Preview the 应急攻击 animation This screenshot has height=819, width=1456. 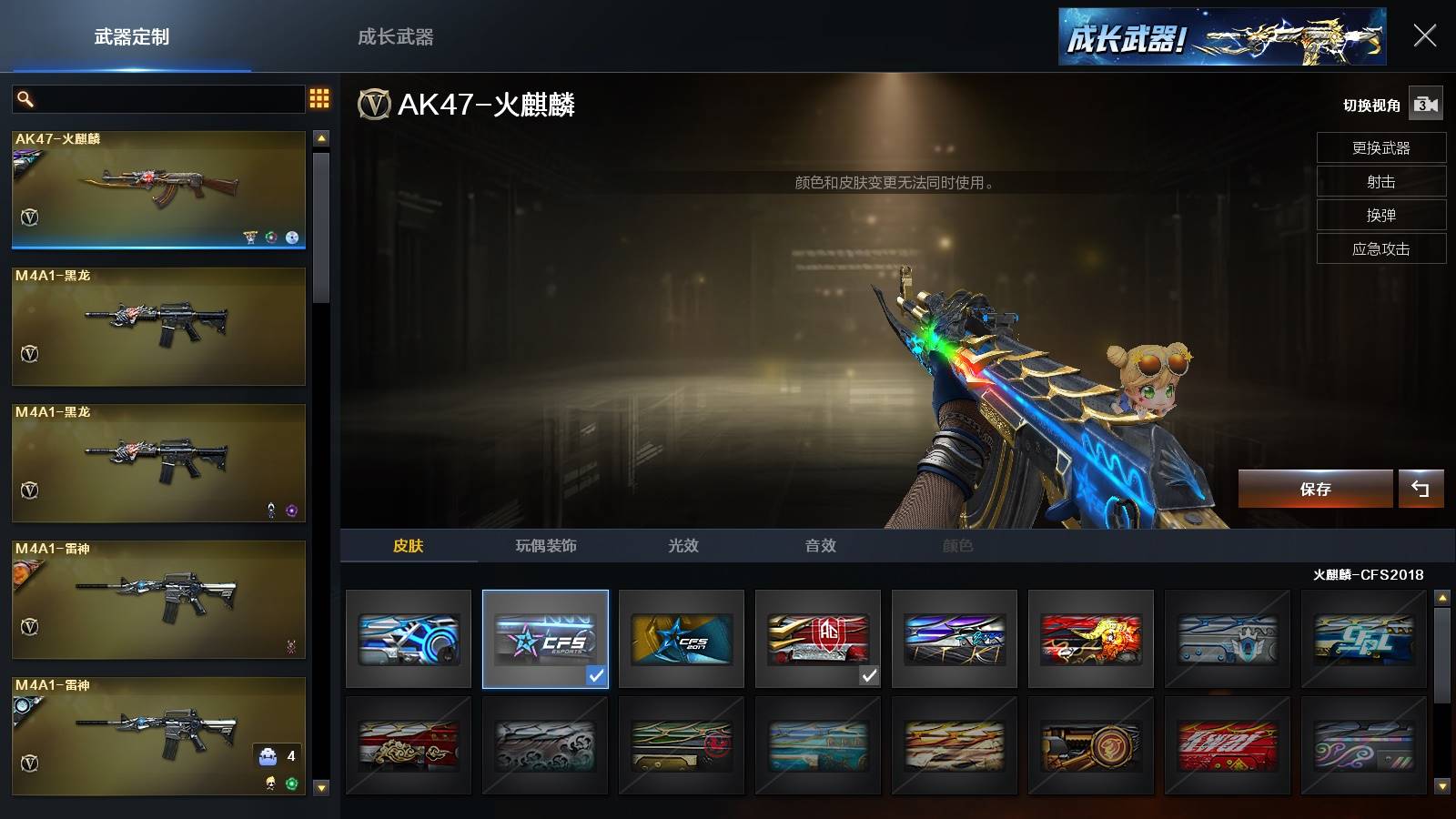click(1380, 248)
